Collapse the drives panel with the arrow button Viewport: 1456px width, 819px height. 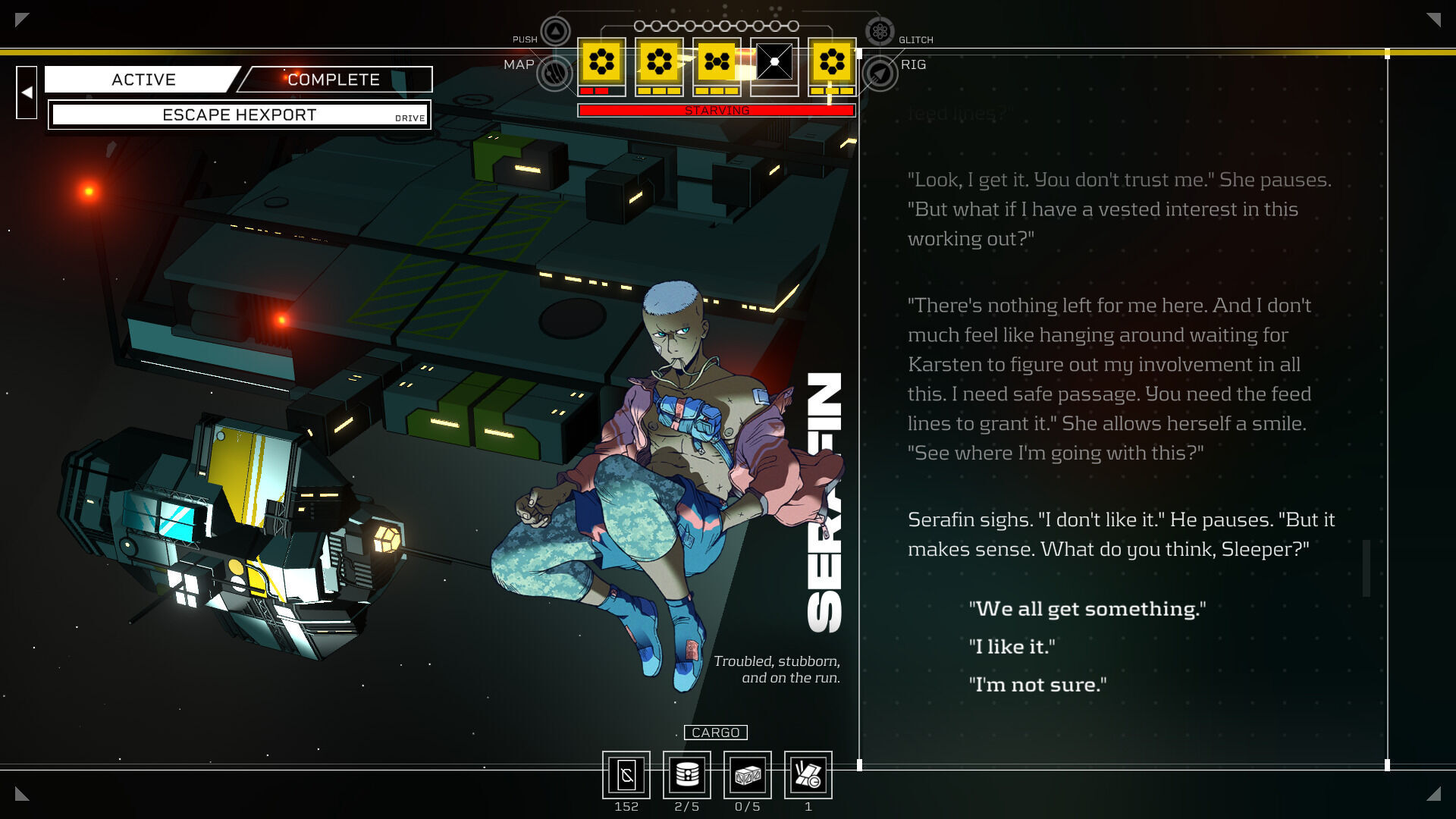click(x=27, y=93)
